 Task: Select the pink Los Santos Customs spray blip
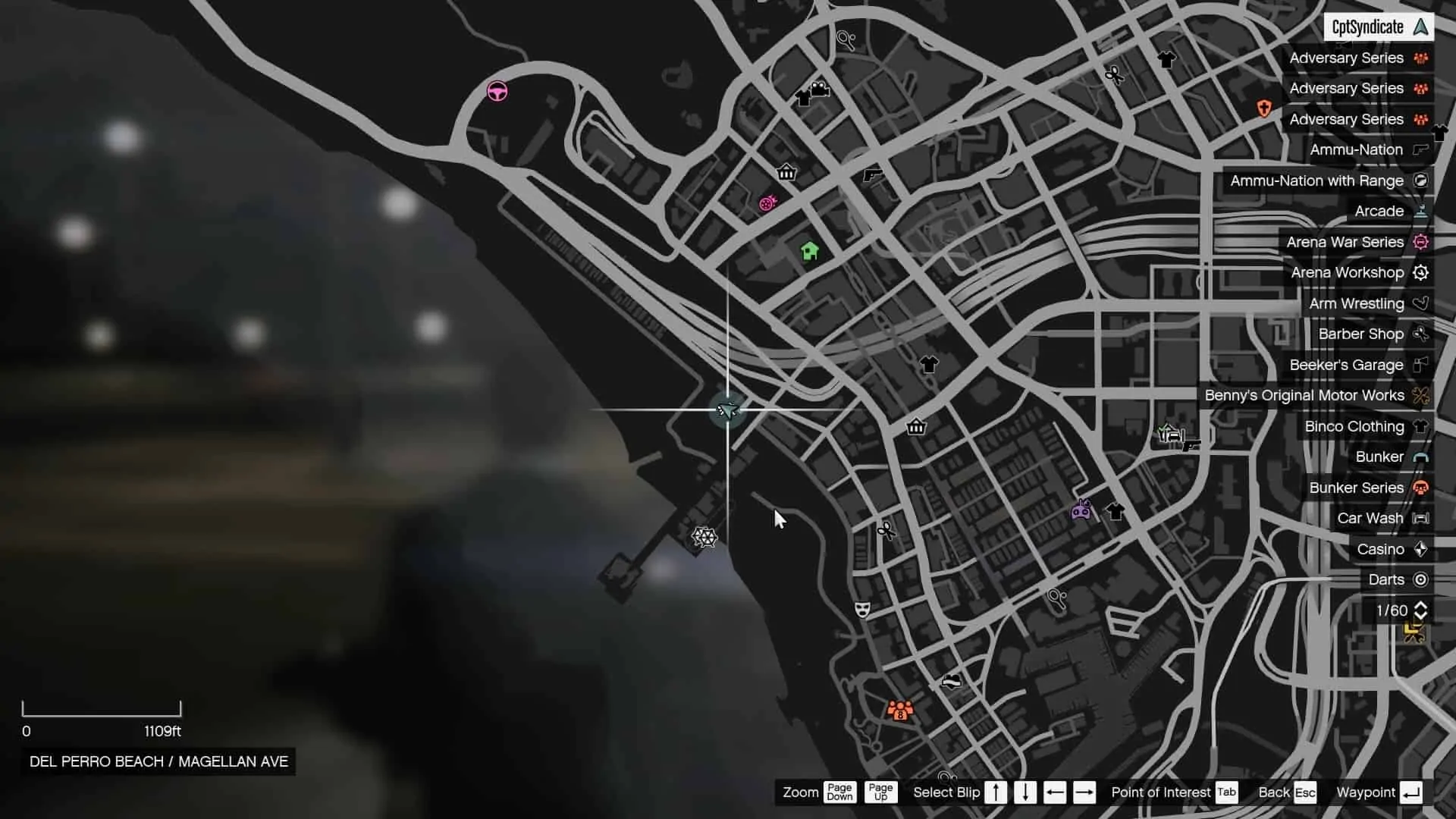pyautogui.click(x=768, y=203)
